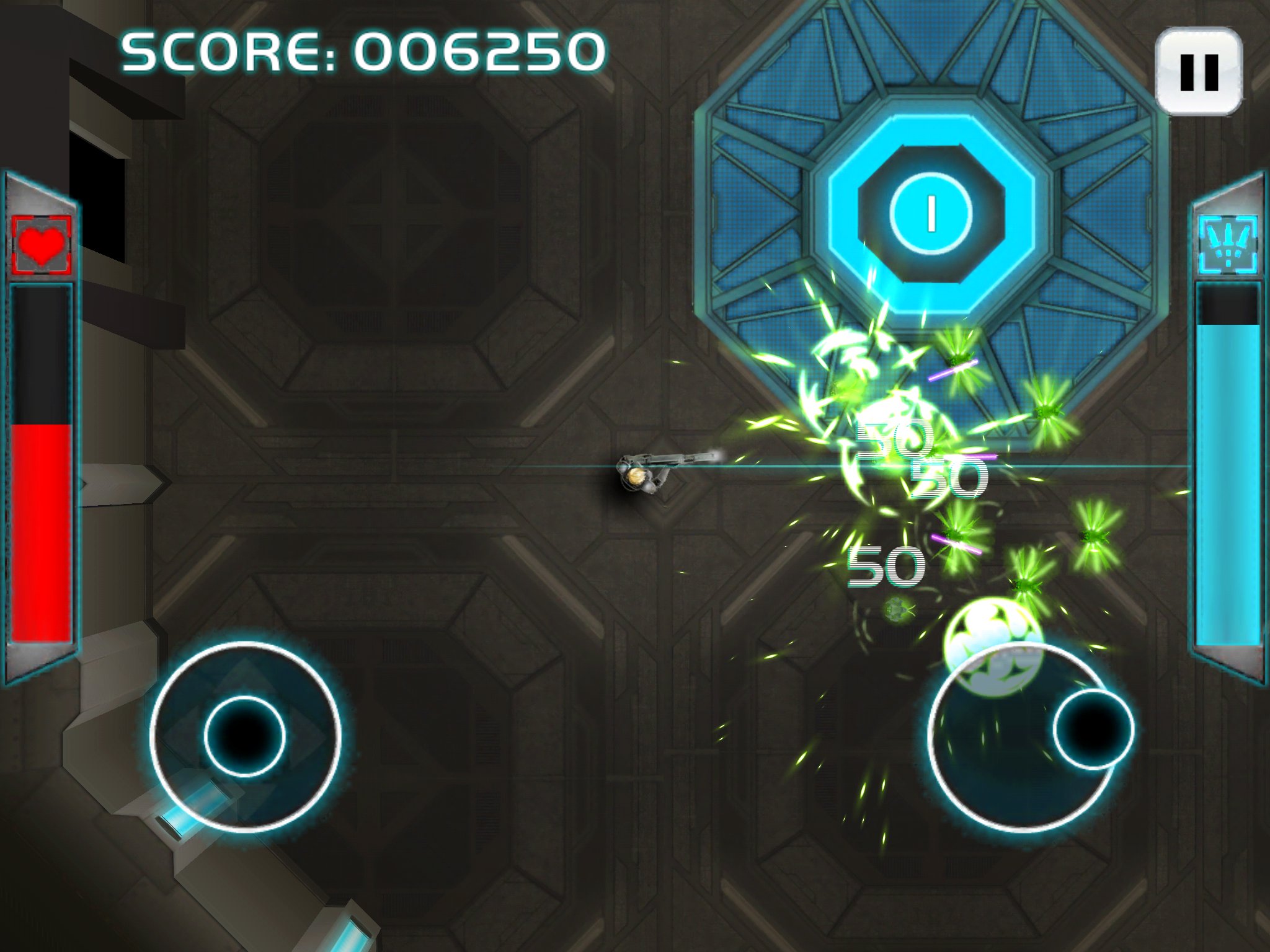Screen dimensions: 1270x952
Task: Pause the game
Action: tap(1199, 71)
